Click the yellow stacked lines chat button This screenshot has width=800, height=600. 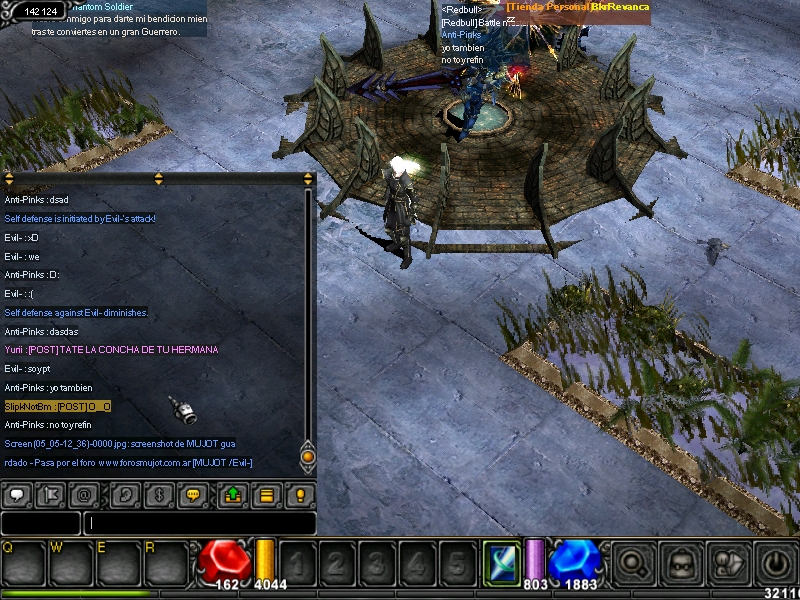coord(266,495)
